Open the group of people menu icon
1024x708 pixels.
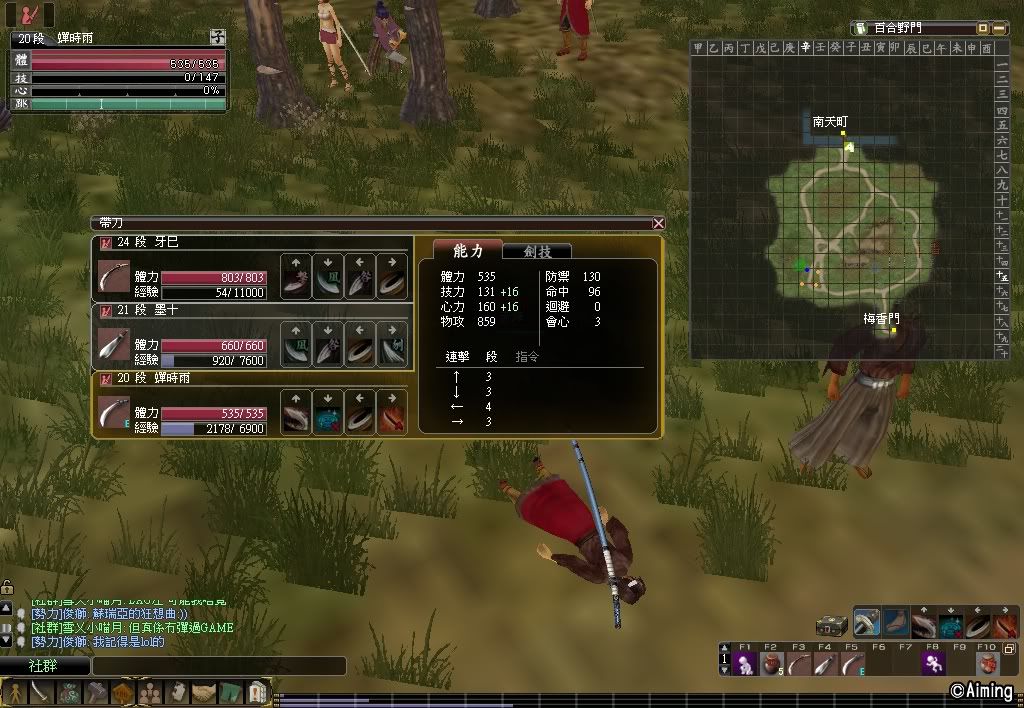pos(150,692)
